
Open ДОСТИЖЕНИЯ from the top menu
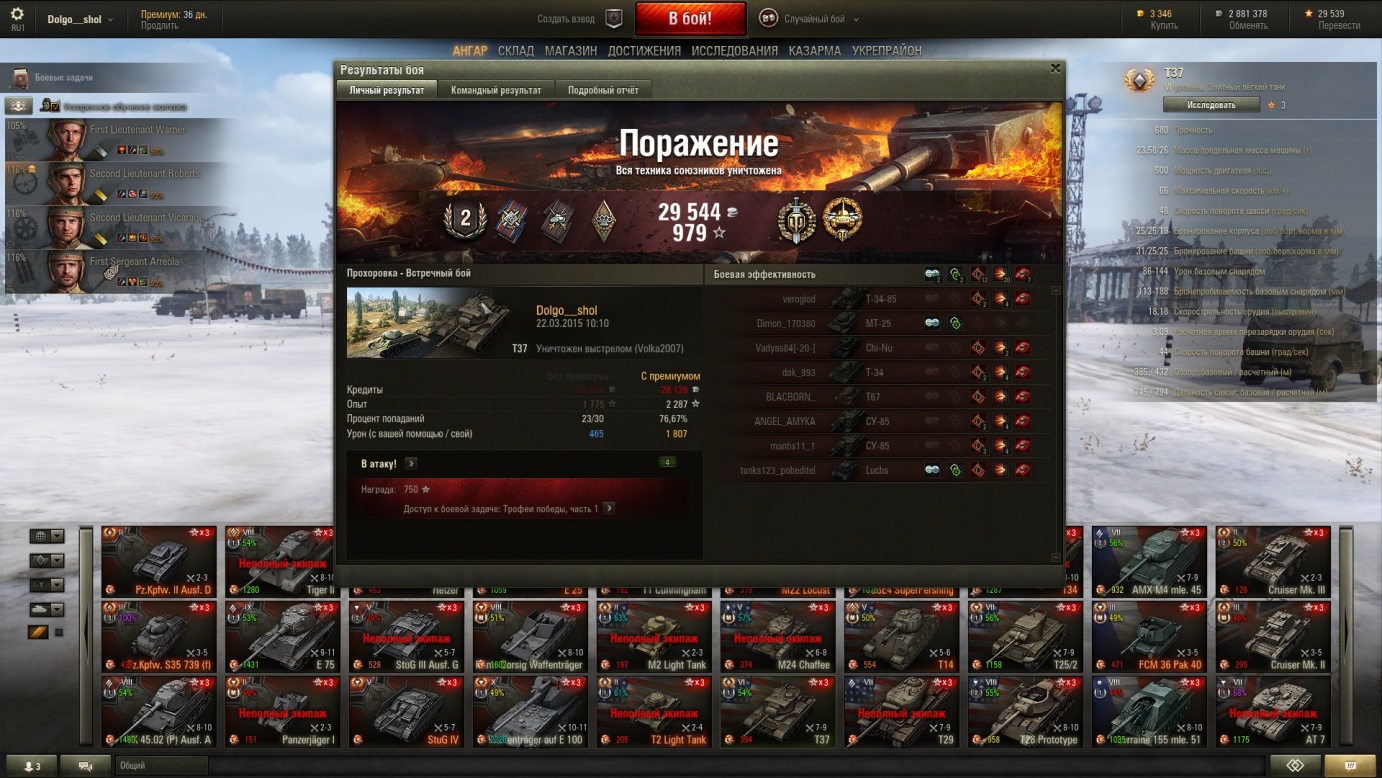click(644, 51)
